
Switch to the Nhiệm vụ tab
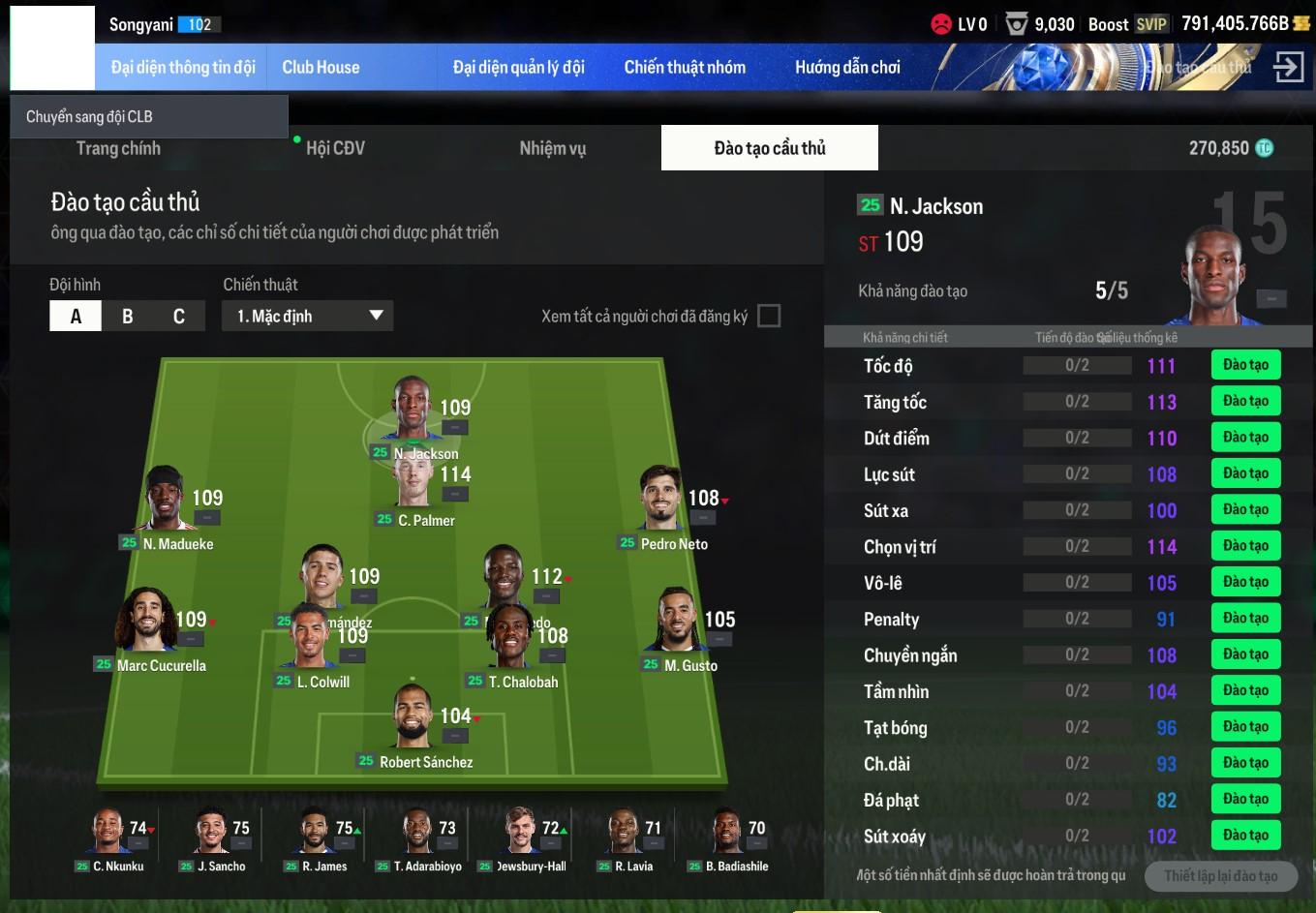pos(552,148)
